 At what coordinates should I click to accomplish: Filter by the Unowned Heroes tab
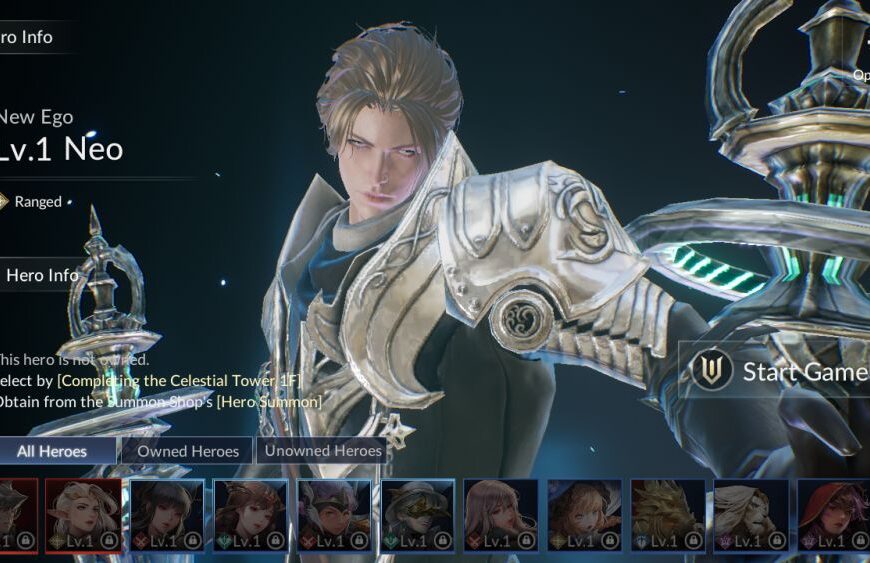pyautogui.click(x=323, y=451)
